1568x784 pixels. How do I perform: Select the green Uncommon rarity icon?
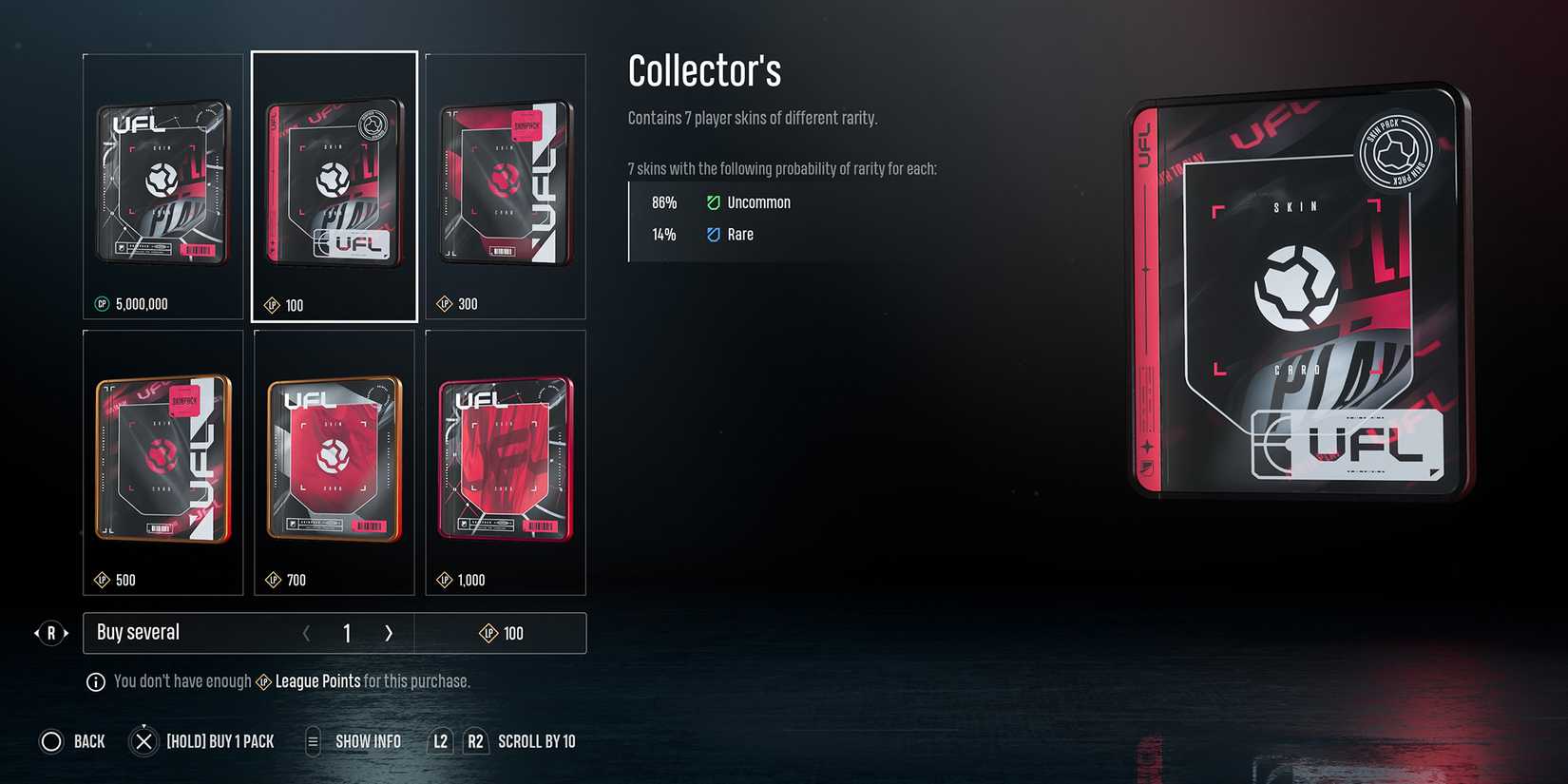pyautogui.click(x=714, y=201)
